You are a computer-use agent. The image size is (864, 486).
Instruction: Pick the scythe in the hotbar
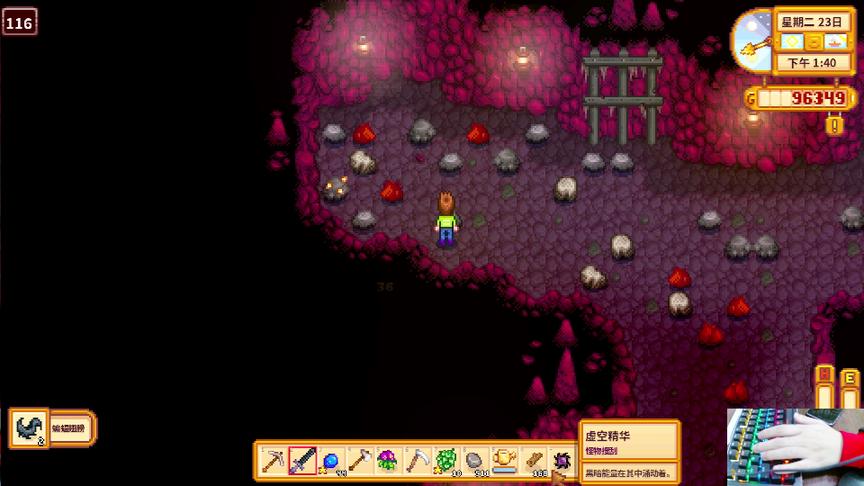(x=417, y=461)
